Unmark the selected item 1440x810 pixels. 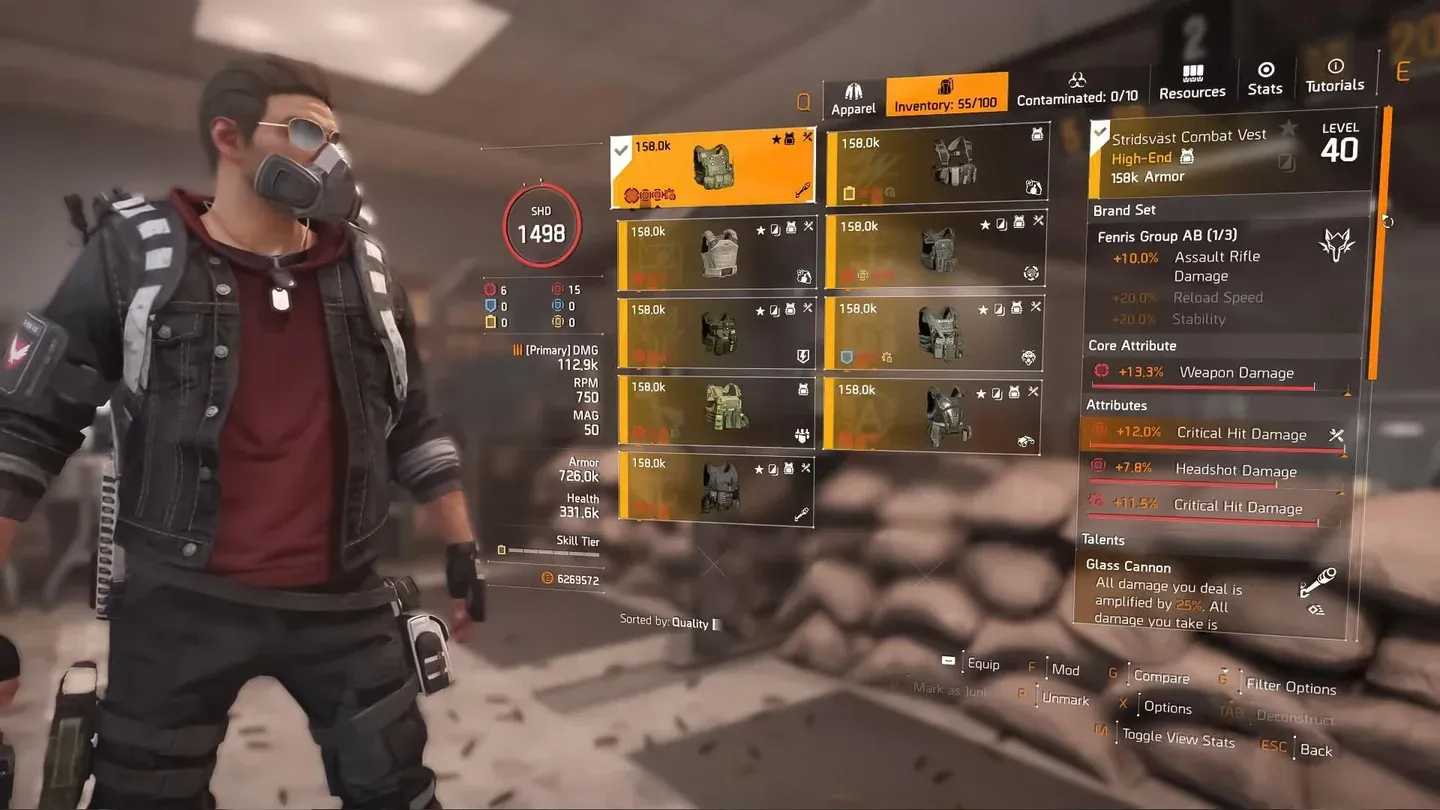point(1065,700)
